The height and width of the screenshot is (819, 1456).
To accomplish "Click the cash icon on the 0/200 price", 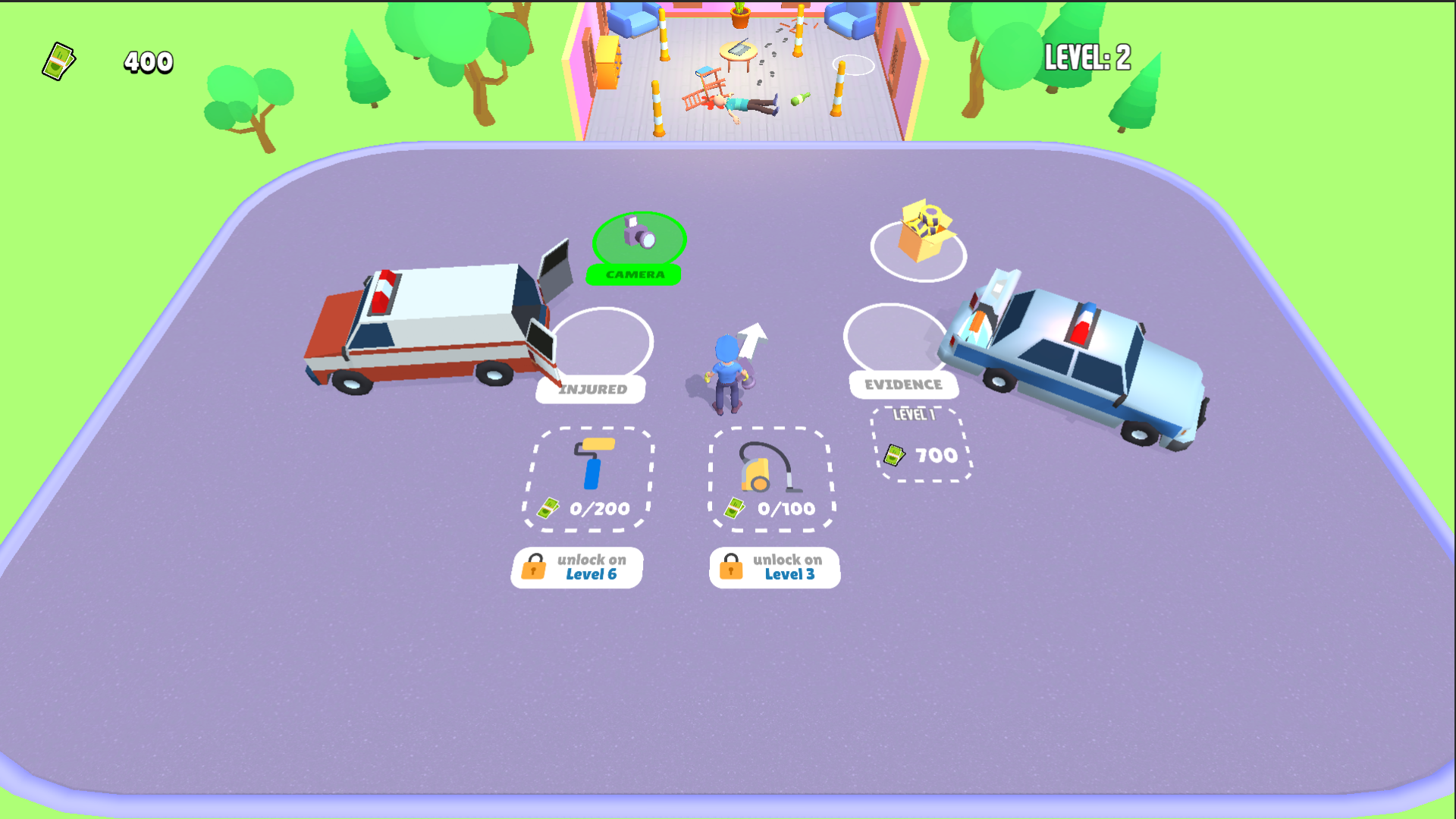I will click(549, 509).
